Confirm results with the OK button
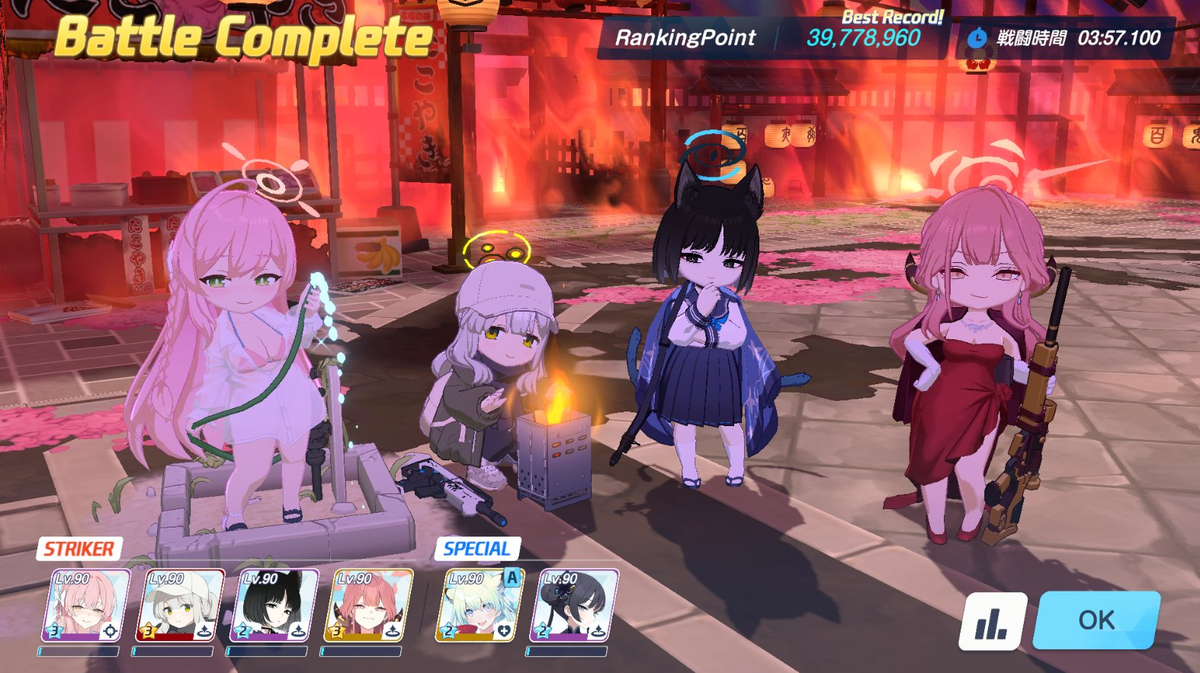The width and height of the screenshot is (1200, 673). (1096, 620)
